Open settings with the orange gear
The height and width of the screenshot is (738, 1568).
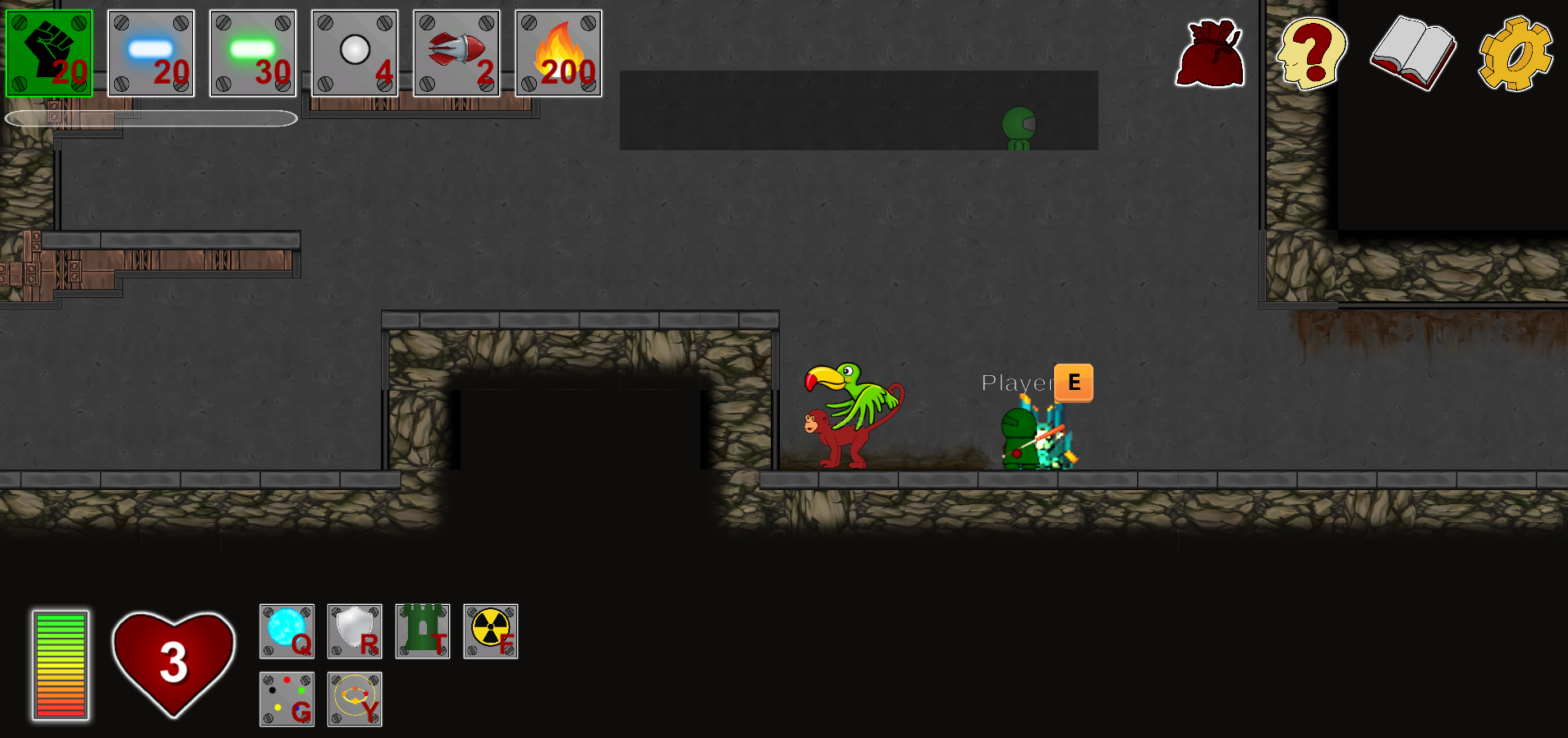[x=1515, y=53]
